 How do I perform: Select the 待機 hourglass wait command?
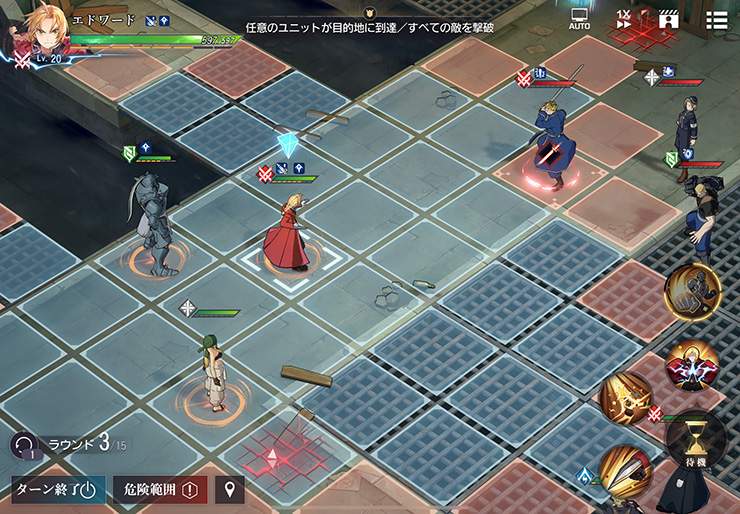(x=695, y=439)
